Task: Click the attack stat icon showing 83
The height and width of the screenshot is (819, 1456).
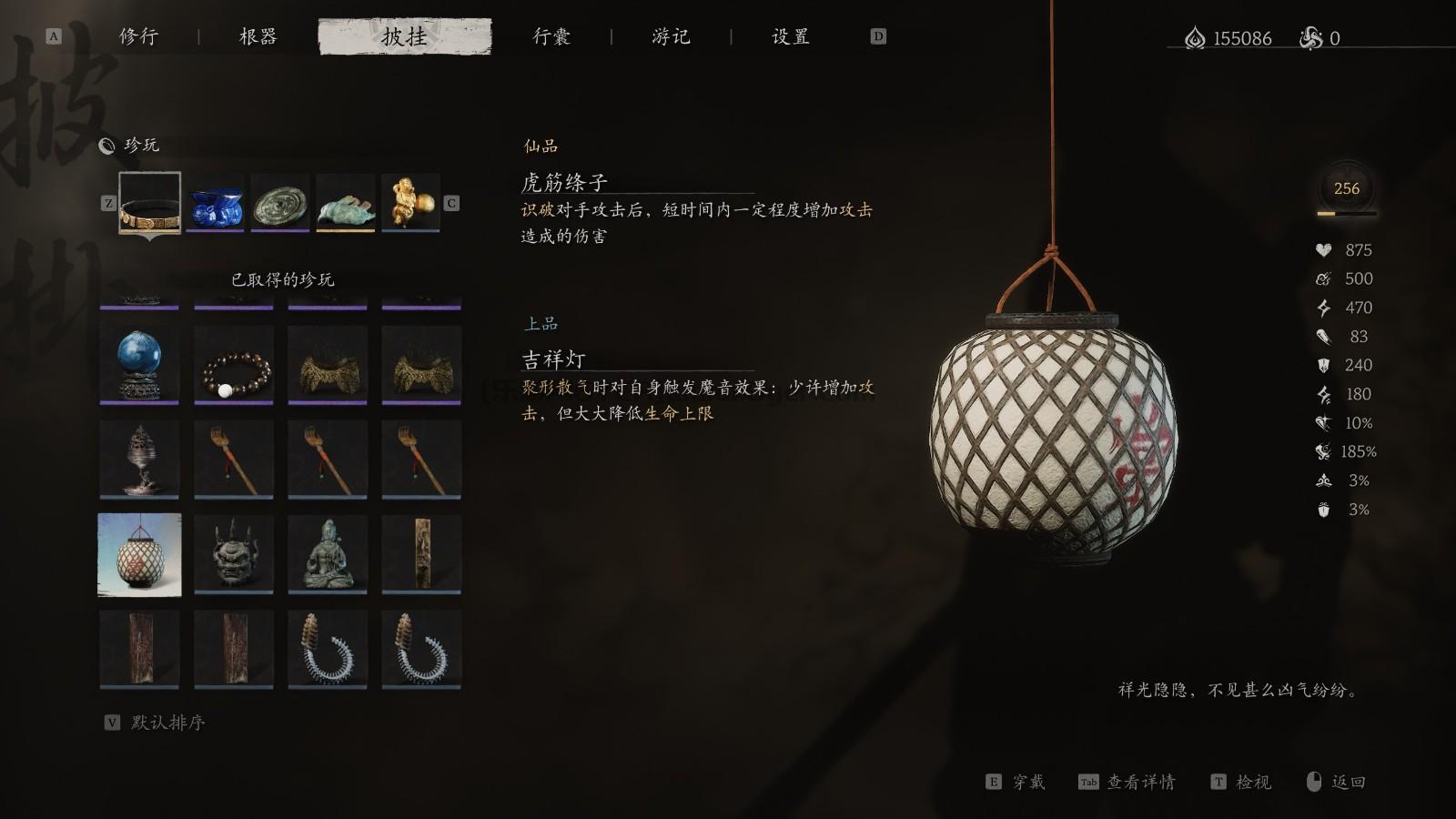Action: click(1324, 337)
